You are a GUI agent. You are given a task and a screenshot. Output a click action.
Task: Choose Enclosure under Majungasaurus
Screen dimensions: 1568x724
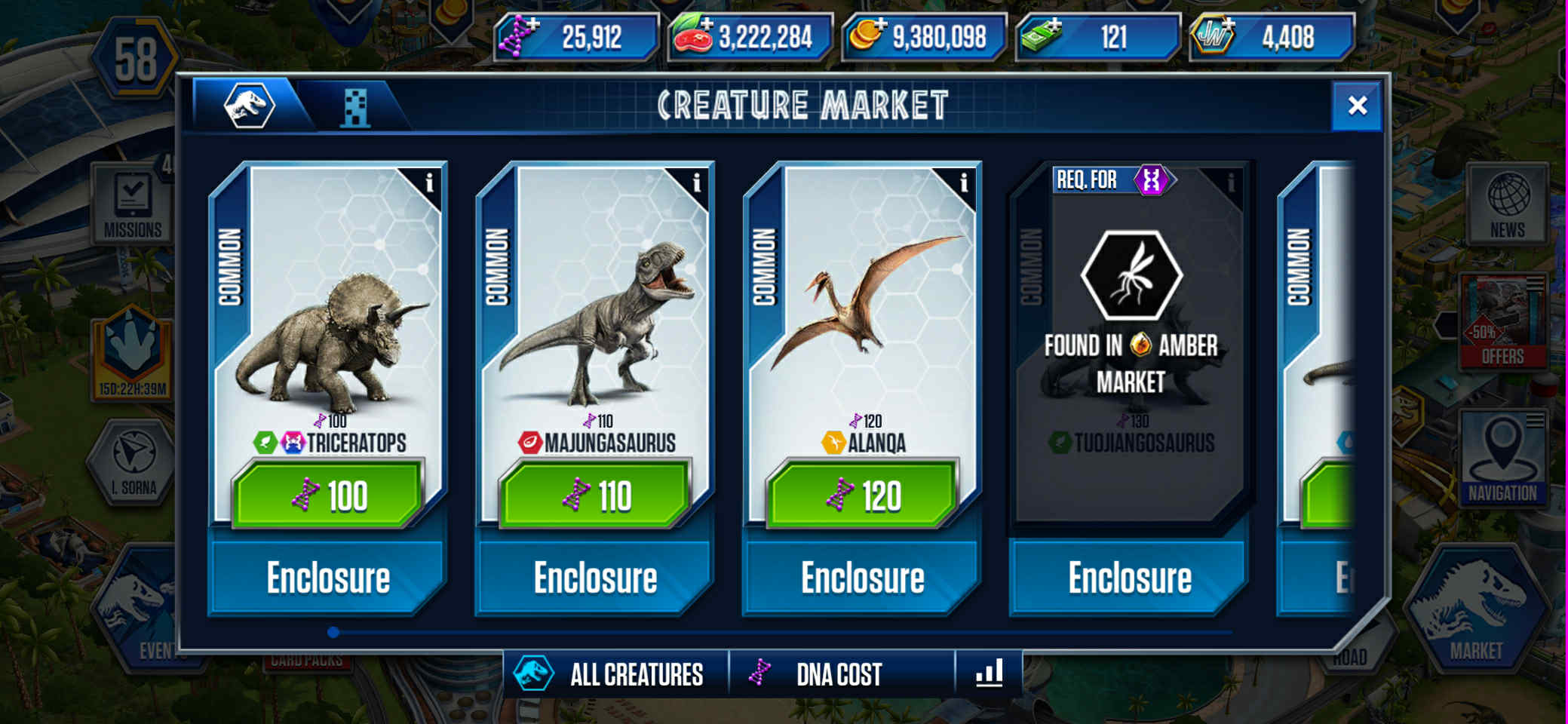(x=596, y=578)
